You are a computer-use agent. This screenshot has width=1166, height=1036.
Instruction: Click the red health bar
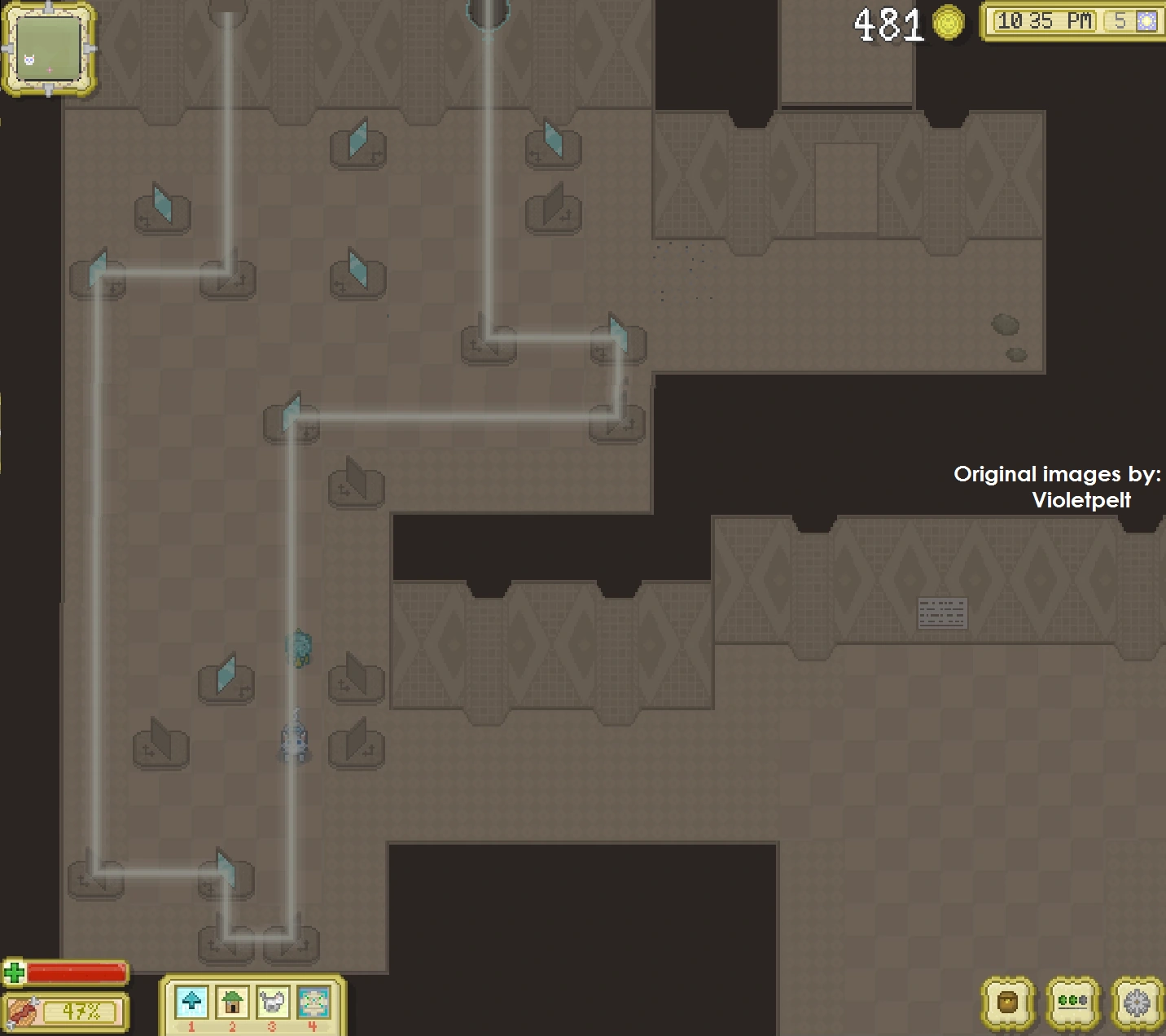[x=77, y=972]
